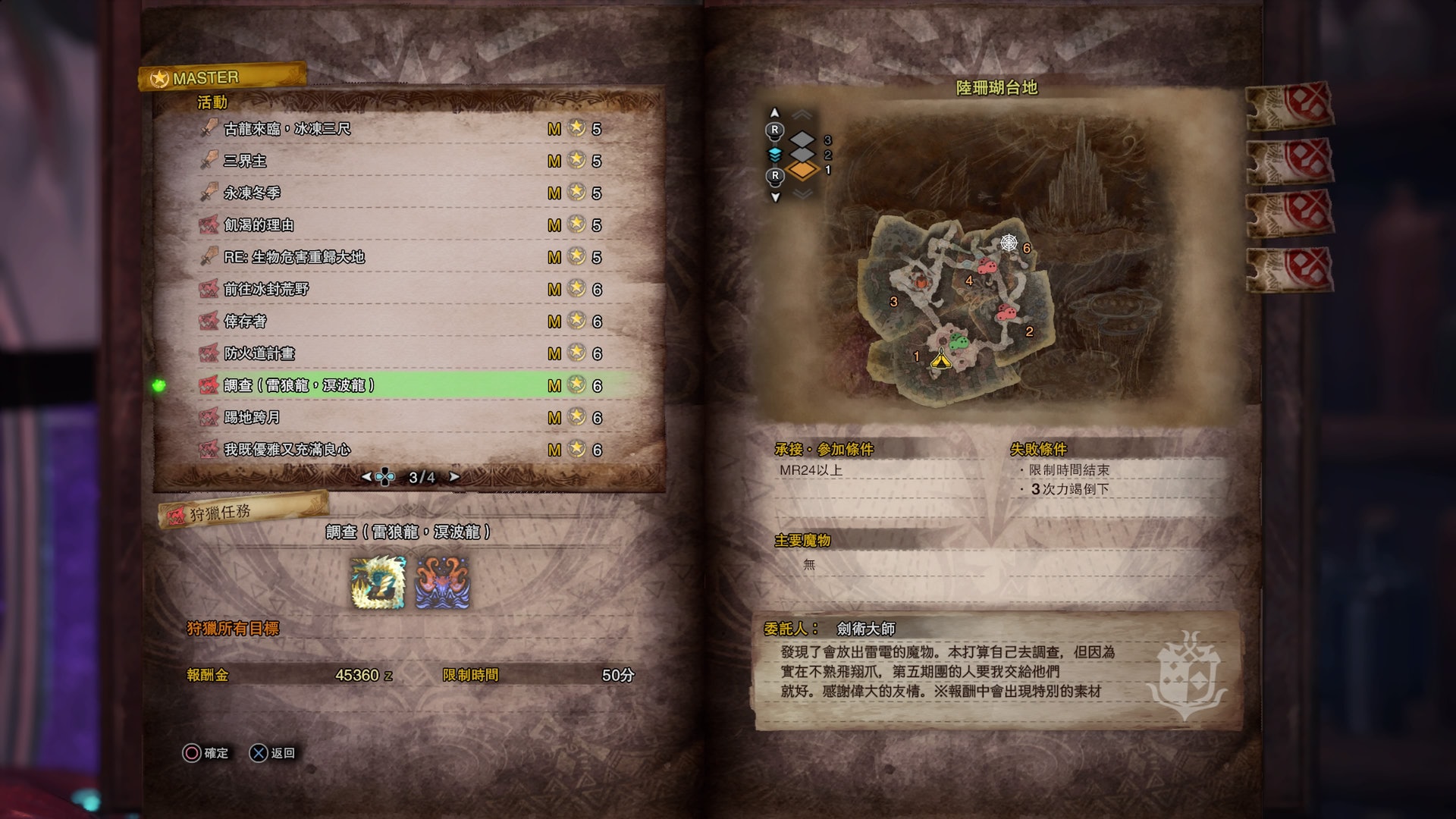This screenshot has height=819, width=1456.
Task: View the 陸珊瑚台地 area map
Action: 957,303
